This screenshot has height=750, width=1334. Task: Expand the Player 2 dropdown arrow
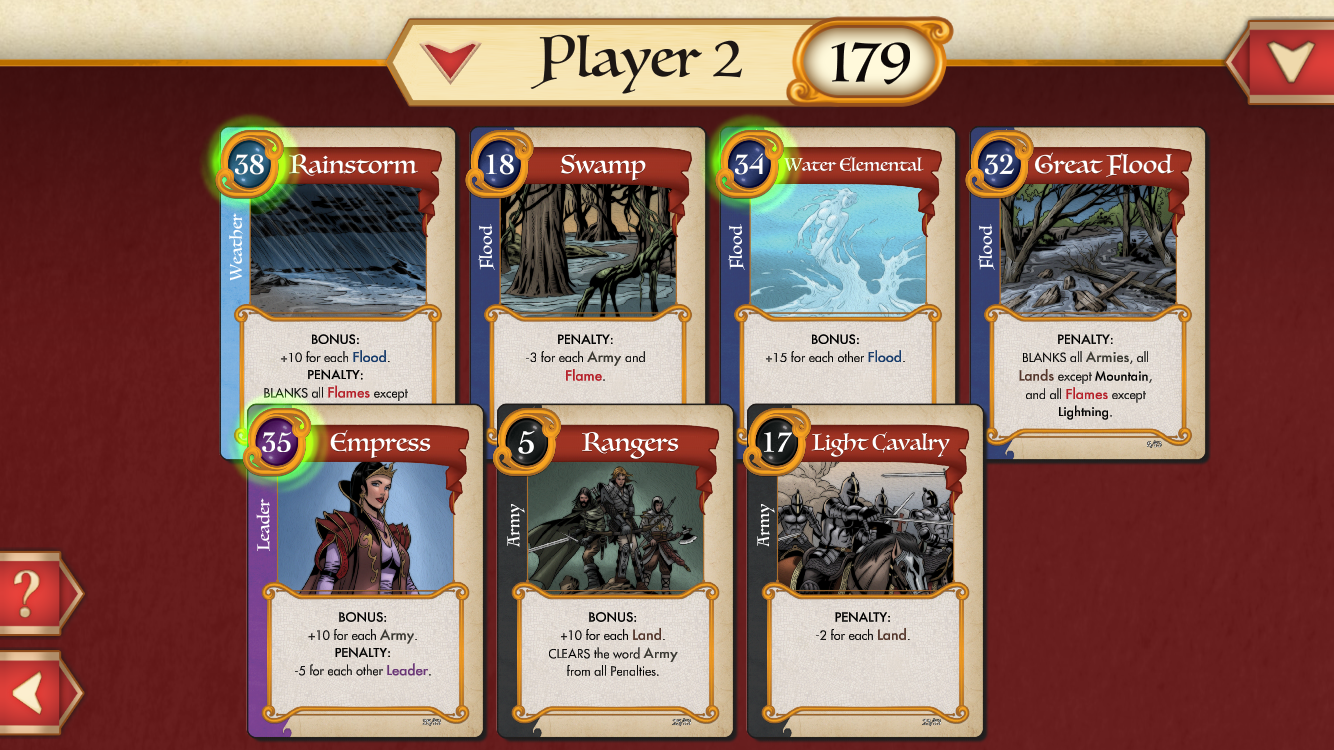450,60
